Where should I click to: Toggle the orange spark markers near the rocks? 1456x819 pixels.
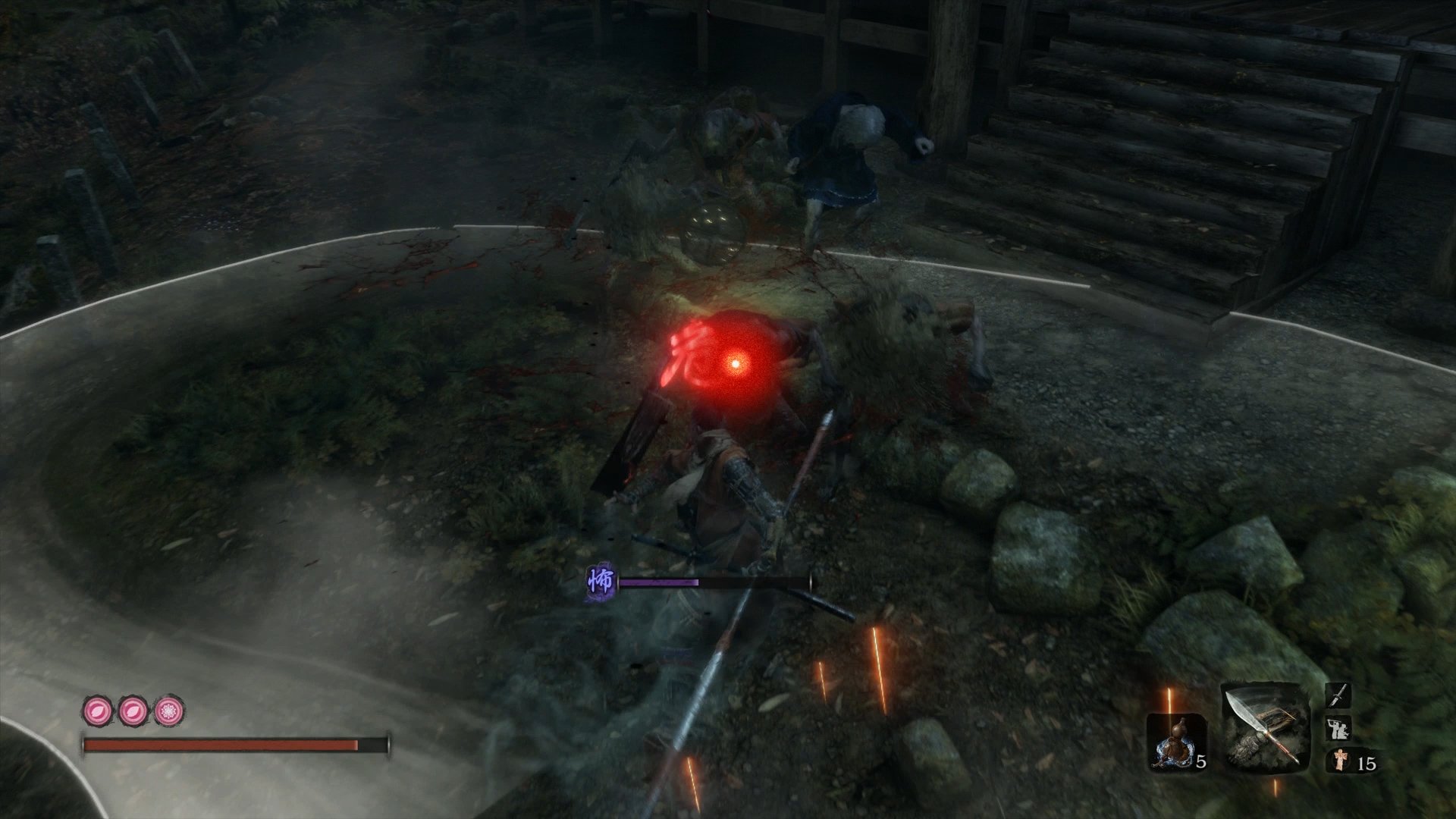point(880,667)
